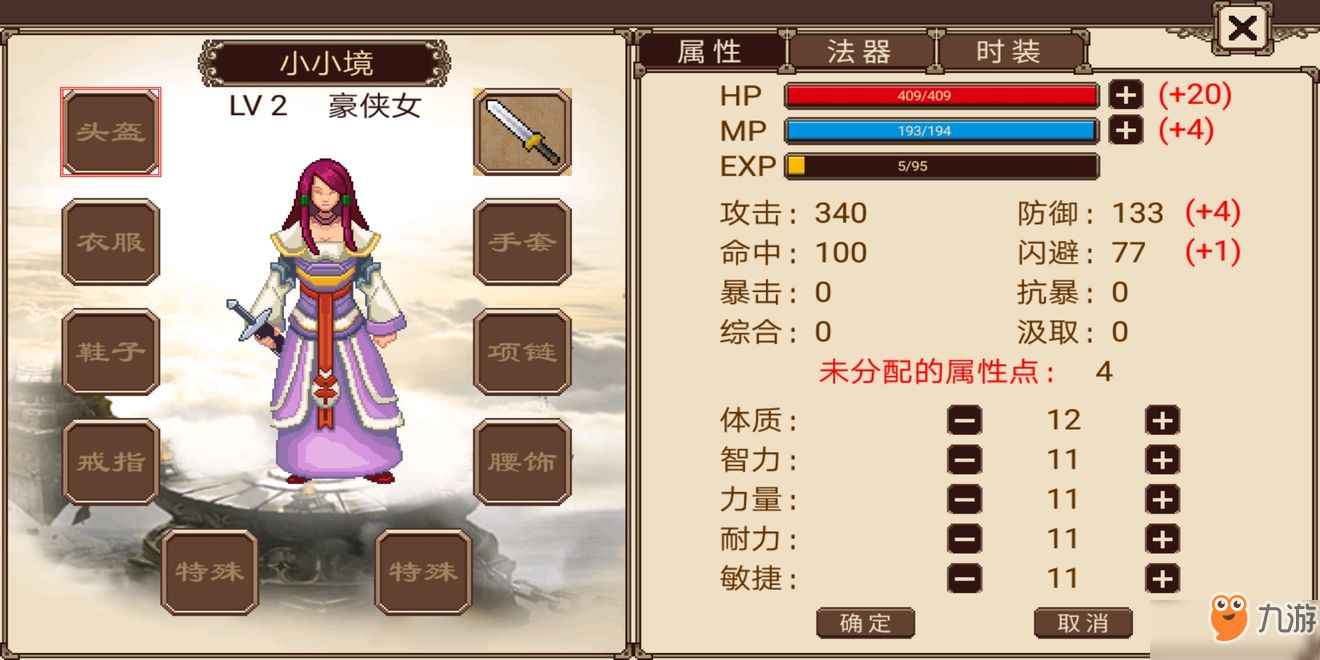Add a point to 力量
This screenshot has height=660, width=1320.
point(1162,500)
